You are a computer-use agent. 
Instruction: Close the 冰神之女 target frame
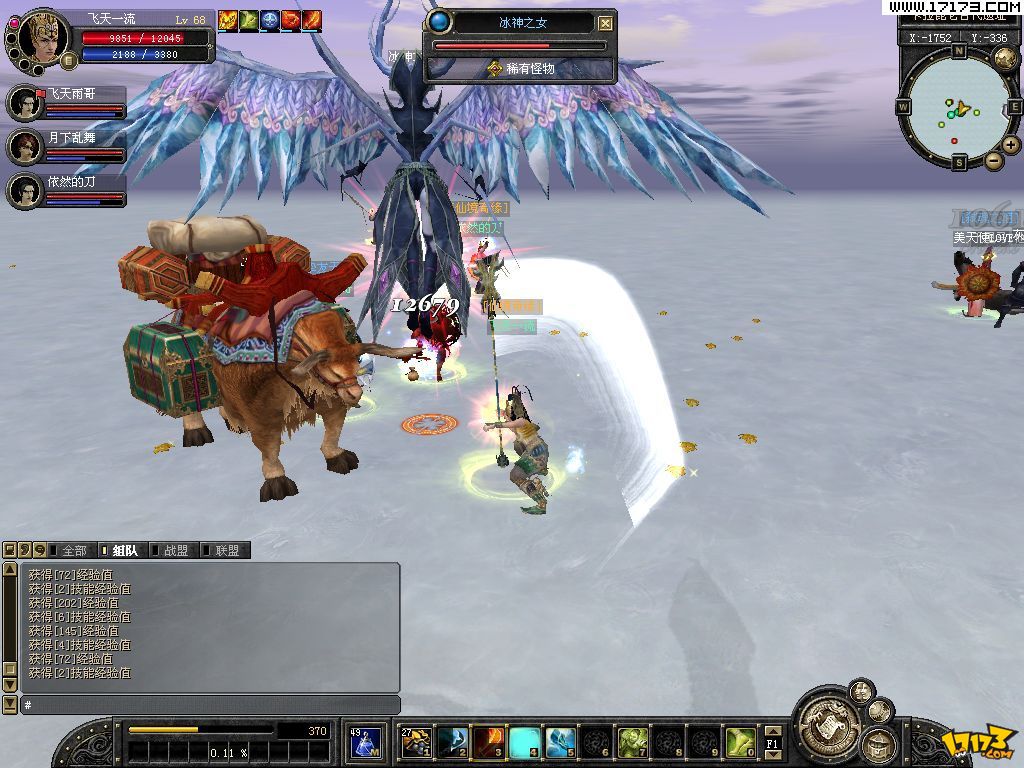(606, 23)
